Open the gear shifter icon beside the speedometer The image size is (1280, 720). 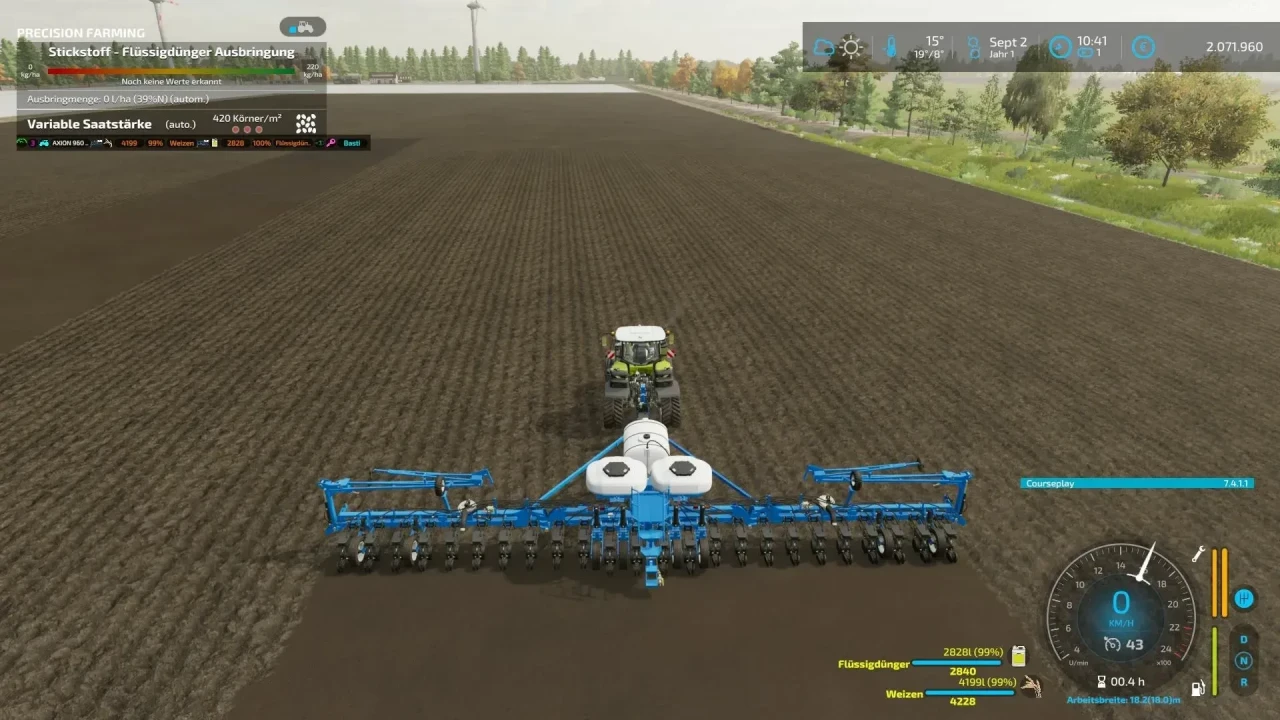pyautogui.click(x=1245, y=598)
